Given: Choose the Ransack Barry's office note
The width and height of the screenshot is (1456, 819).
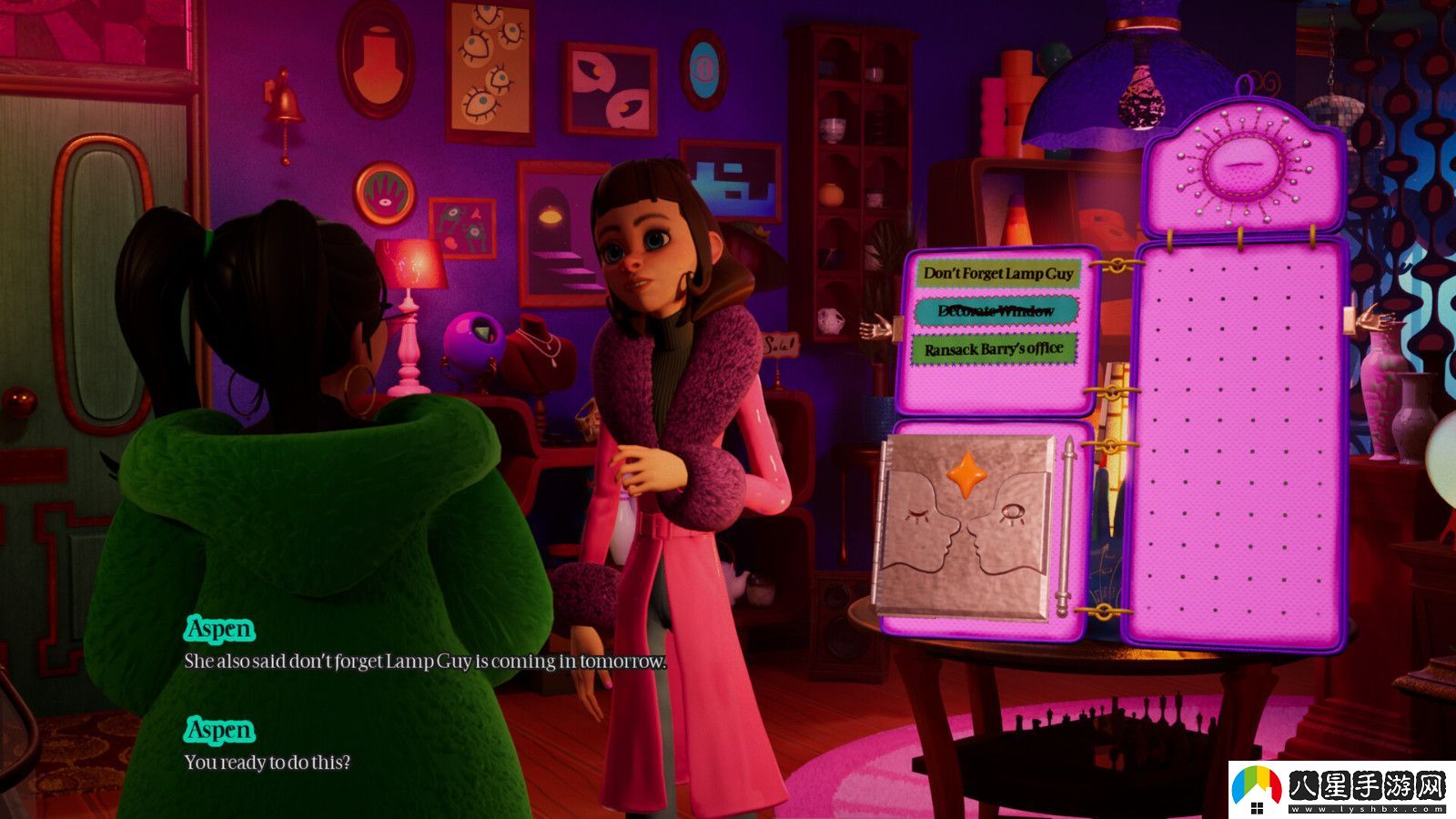Looking at the screenshot, I should (994, 349).
